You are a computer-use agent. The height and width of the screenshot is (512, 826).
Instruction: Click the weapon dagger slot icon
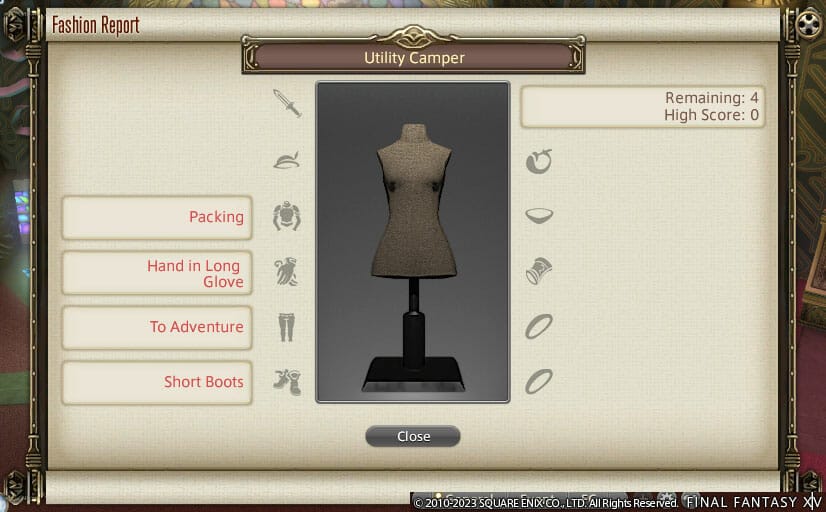tap(287, 103)
